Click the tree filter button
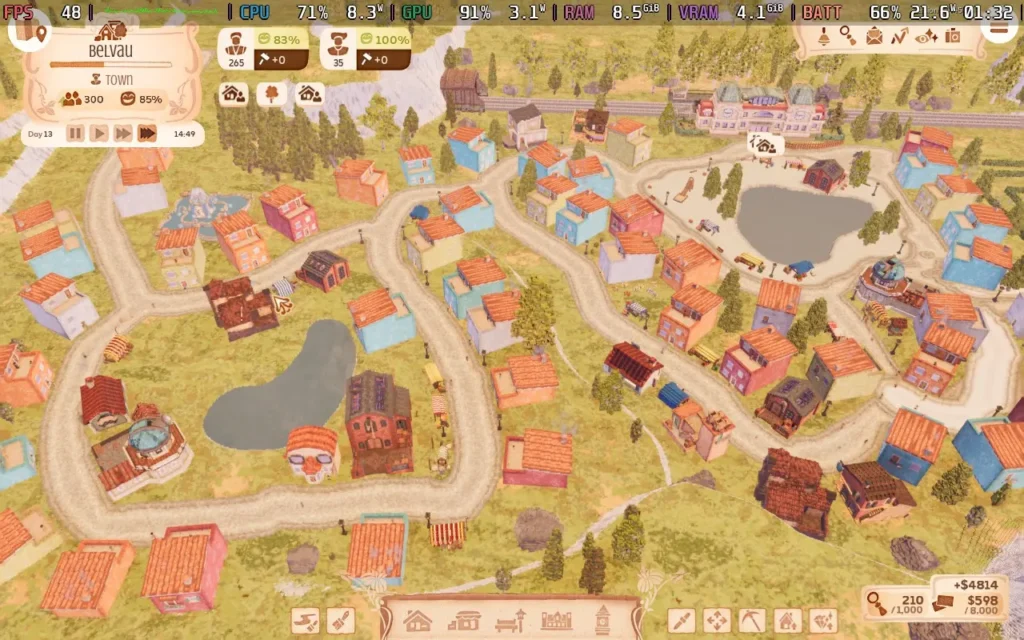This screenshot has height=640, width=1024. (x=271, y=94)
